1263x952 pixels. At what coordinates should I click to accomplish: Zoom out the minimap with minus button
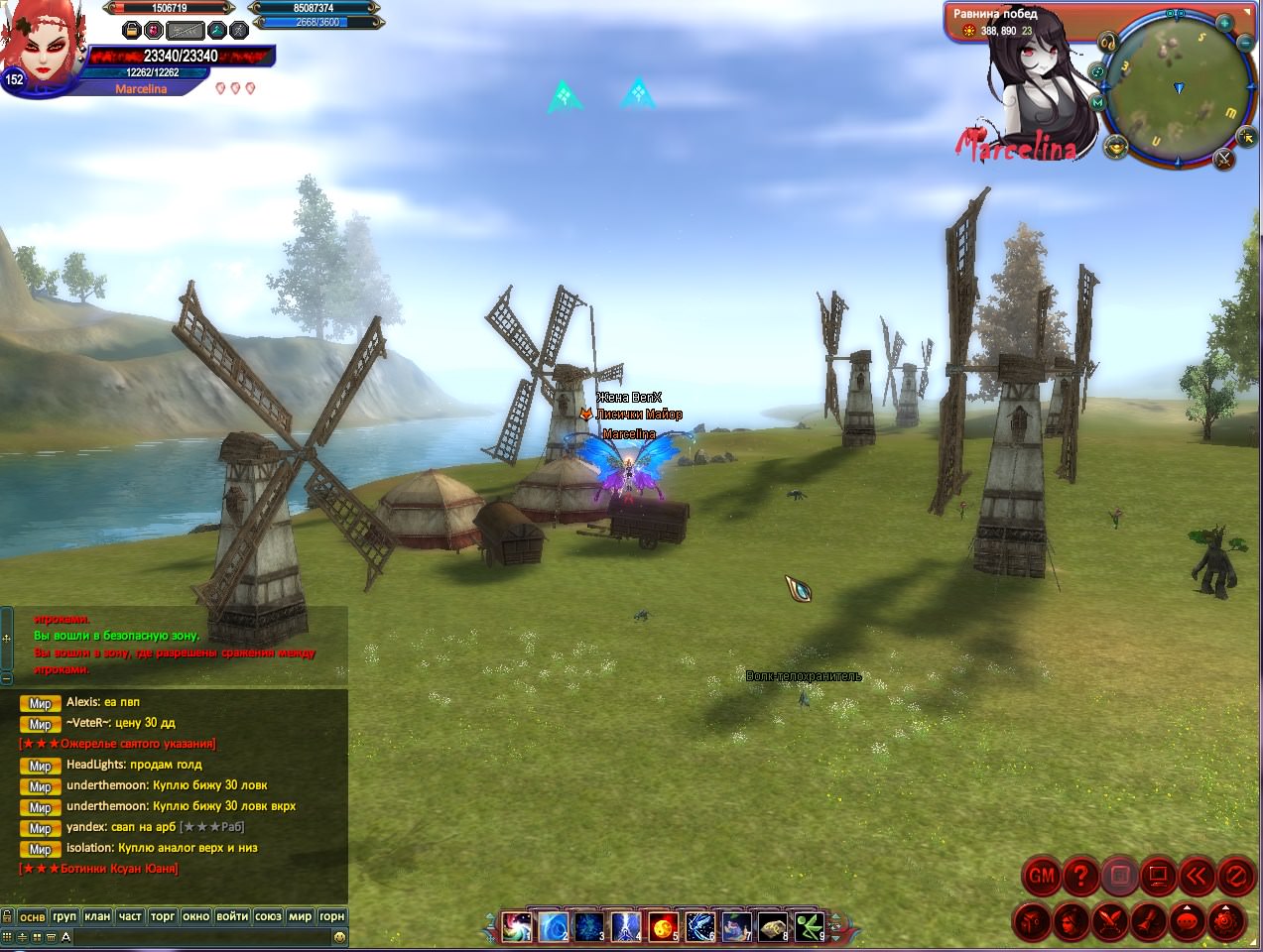click(1245, 43)
